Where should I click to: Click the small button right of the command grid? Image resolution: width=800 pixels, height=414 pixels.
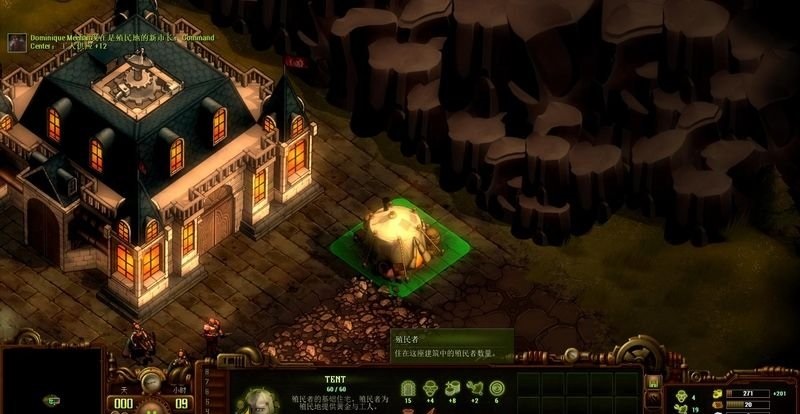pyautogui.click(x=652, y=383)
